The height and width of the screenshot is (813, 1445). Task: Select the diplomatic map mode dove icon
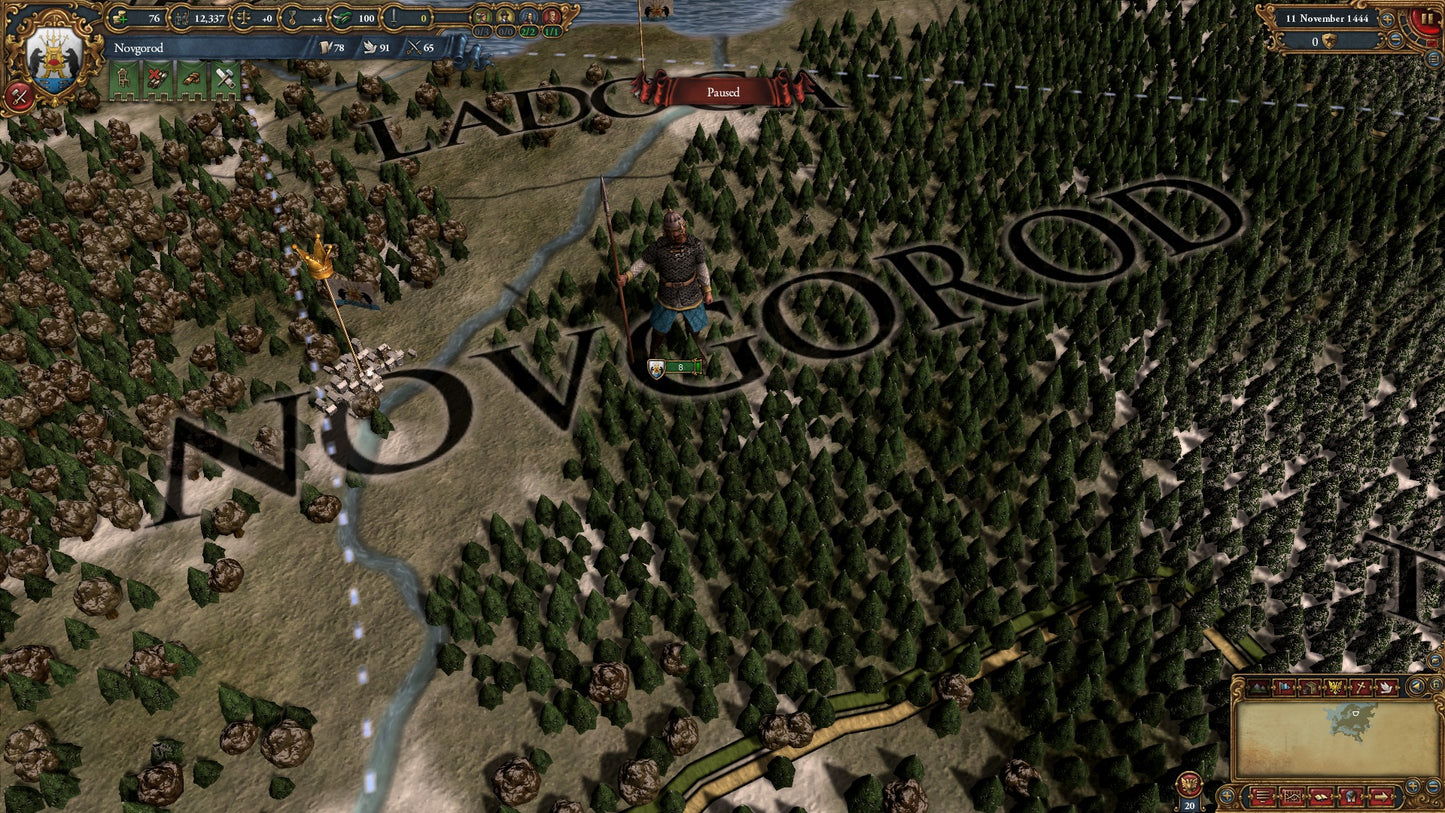tap(1387, 687)
